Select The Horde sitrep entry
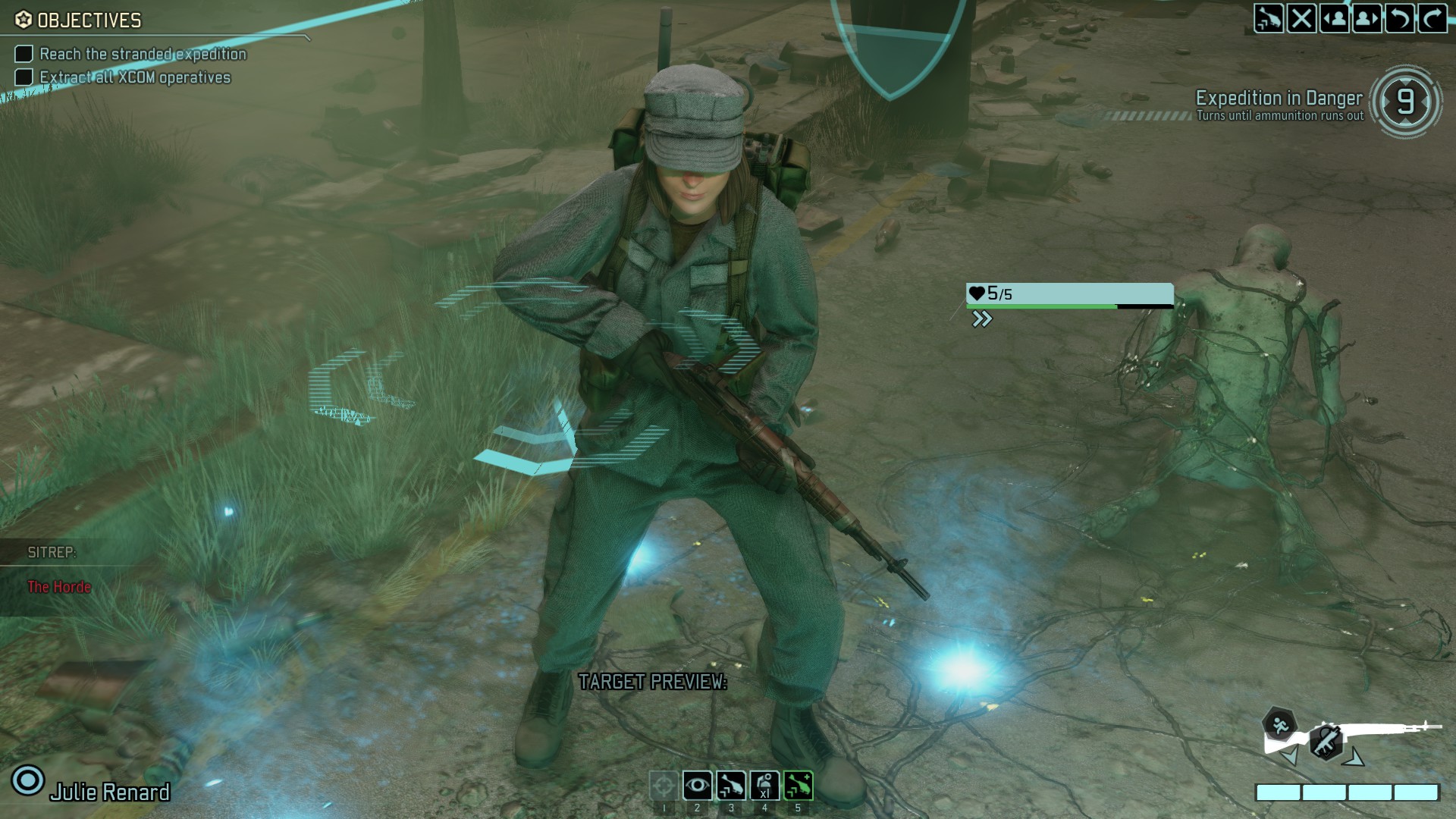This screenshot has width=1456, height=819. point(59,587)
